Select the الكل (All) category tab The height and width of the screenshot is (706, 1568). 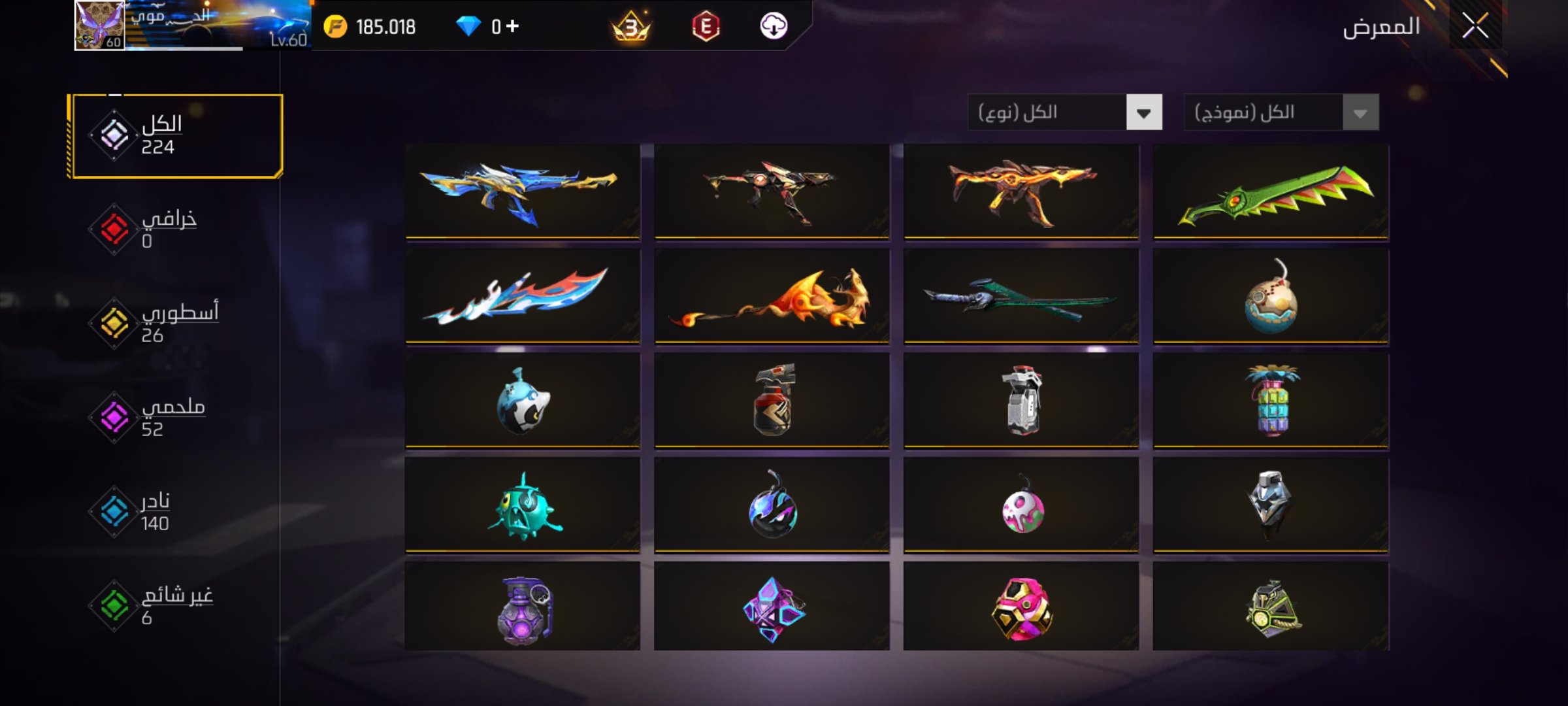click(x=176, y=136)
